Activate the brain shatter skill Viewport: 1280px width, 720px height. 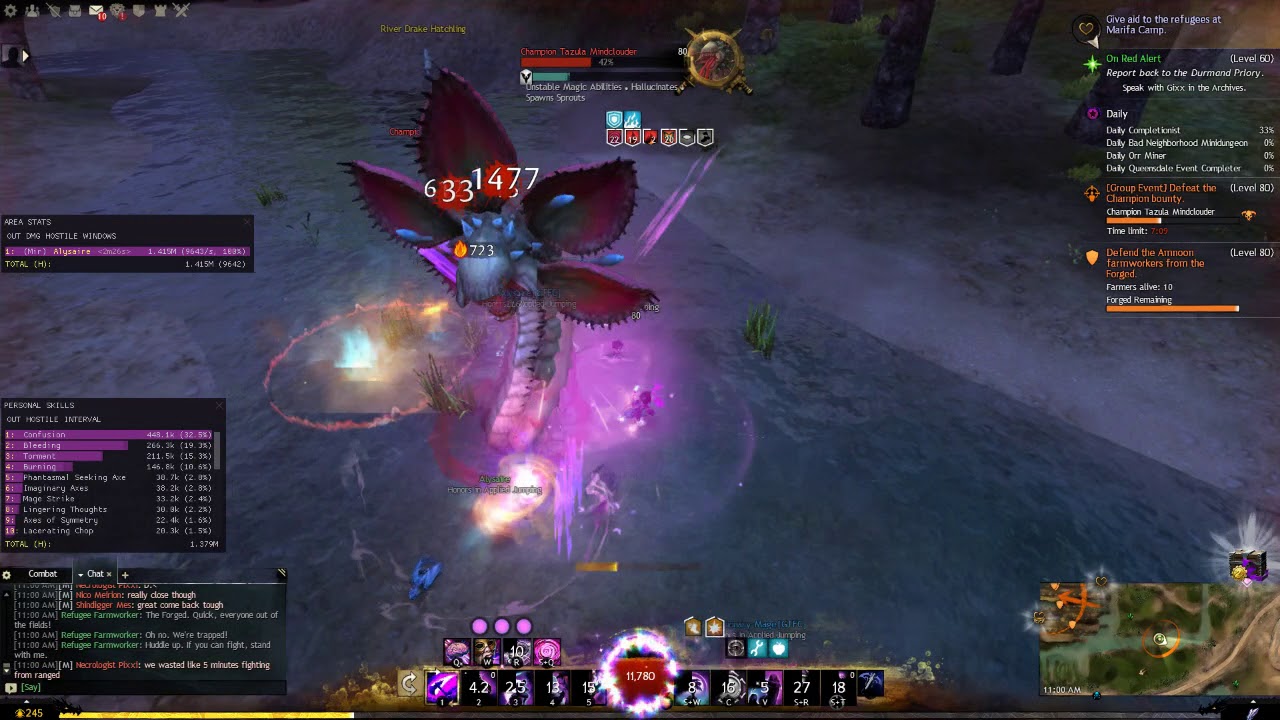point(457,653)
